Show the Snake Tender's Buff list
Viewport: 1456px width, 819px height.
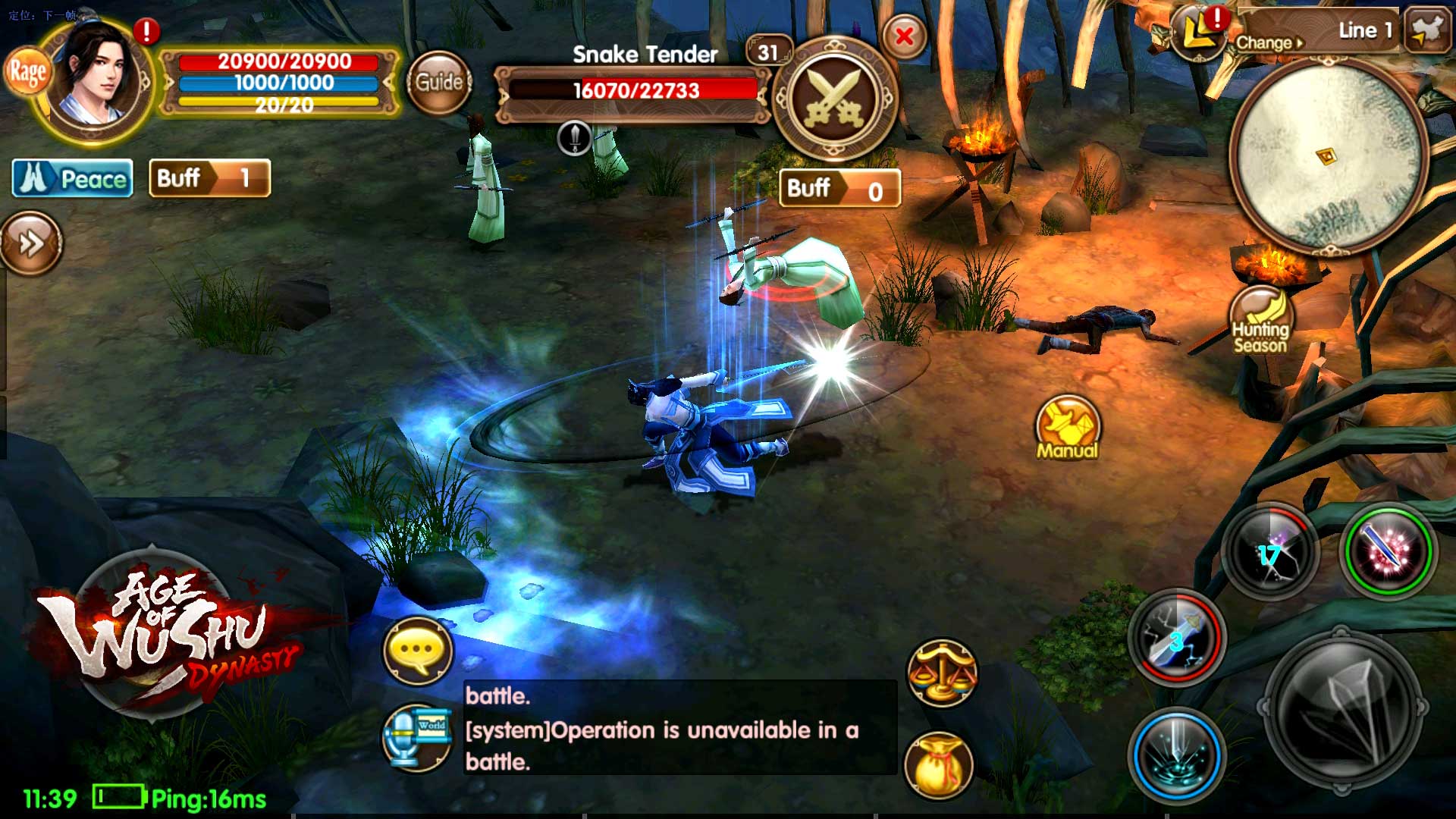point(839,189)
